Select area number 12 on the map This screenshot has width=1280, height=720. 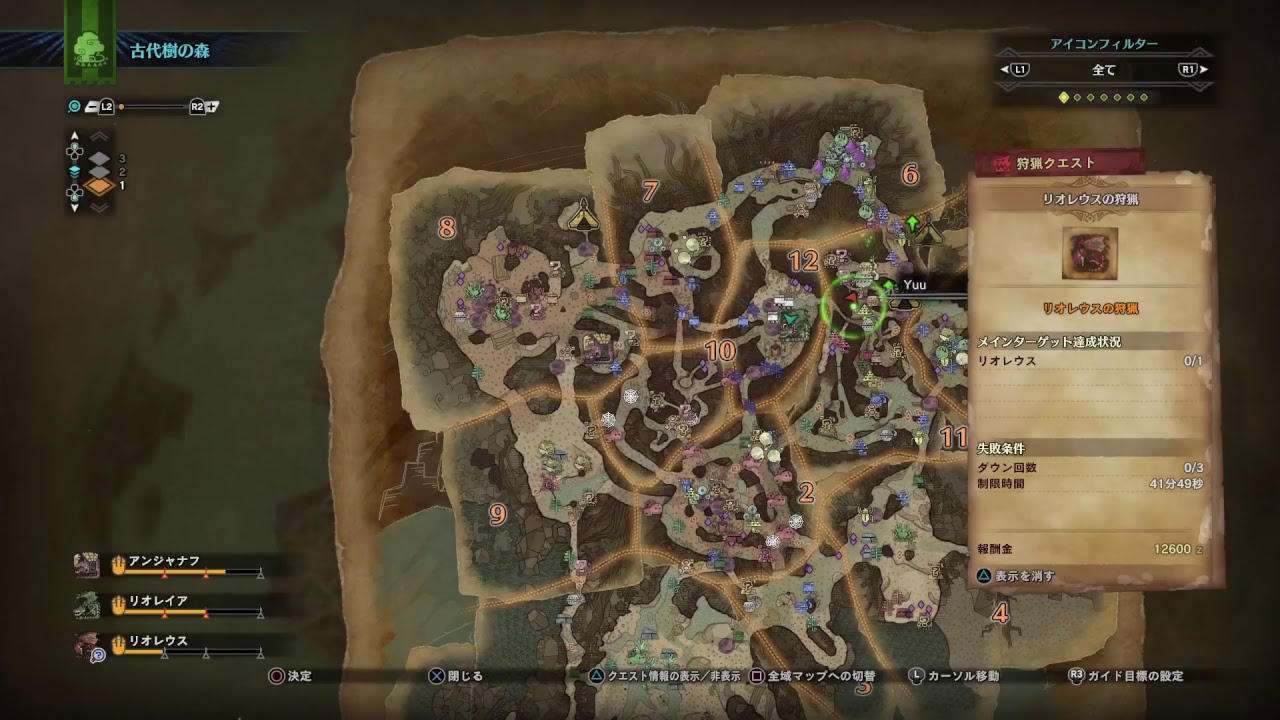pos(803,262)
